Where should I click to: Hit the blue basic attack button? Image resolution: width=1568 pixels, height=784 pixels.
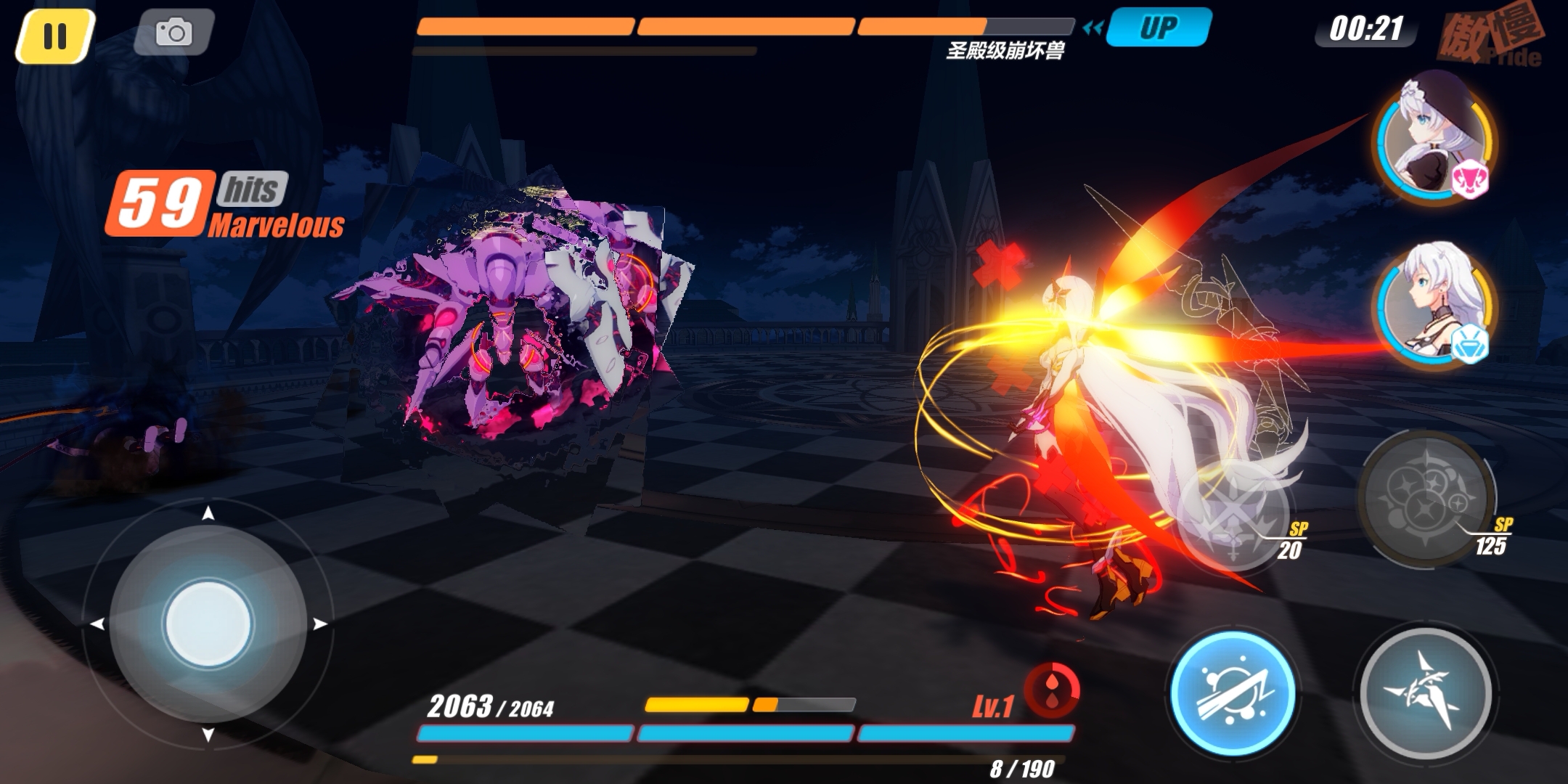(x=1233, y=693)
